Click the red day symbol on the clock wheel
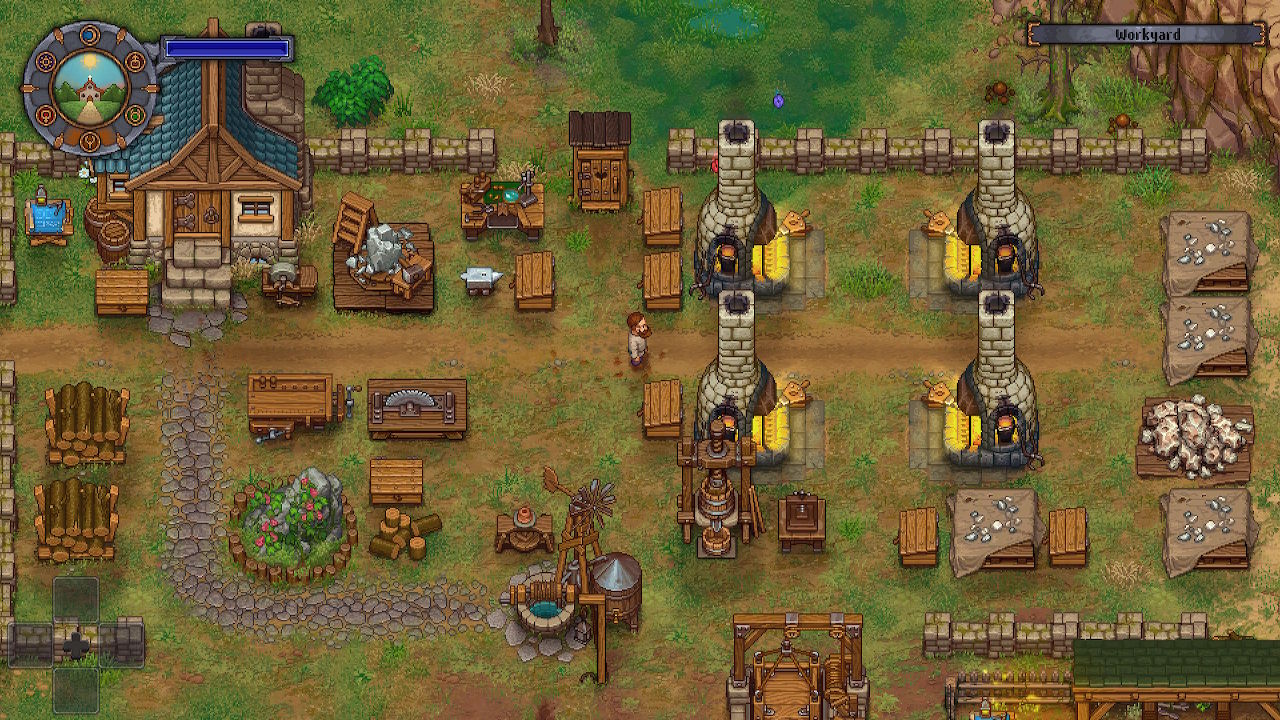The width and height of the screenshot is (1280, 720). pyautogui.click(x=46, y=115)
